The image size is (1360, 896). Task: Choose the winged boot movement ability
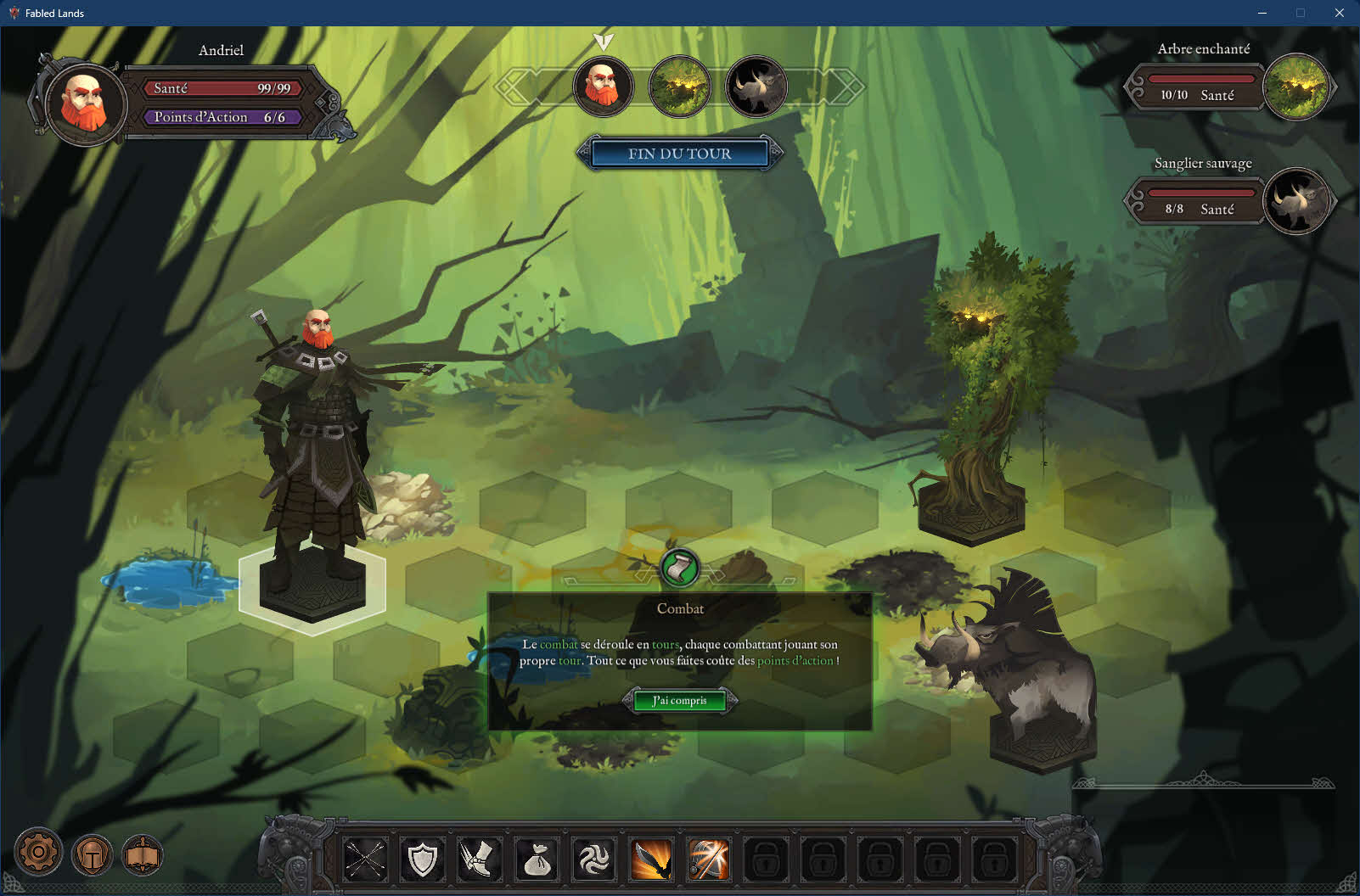480,860
